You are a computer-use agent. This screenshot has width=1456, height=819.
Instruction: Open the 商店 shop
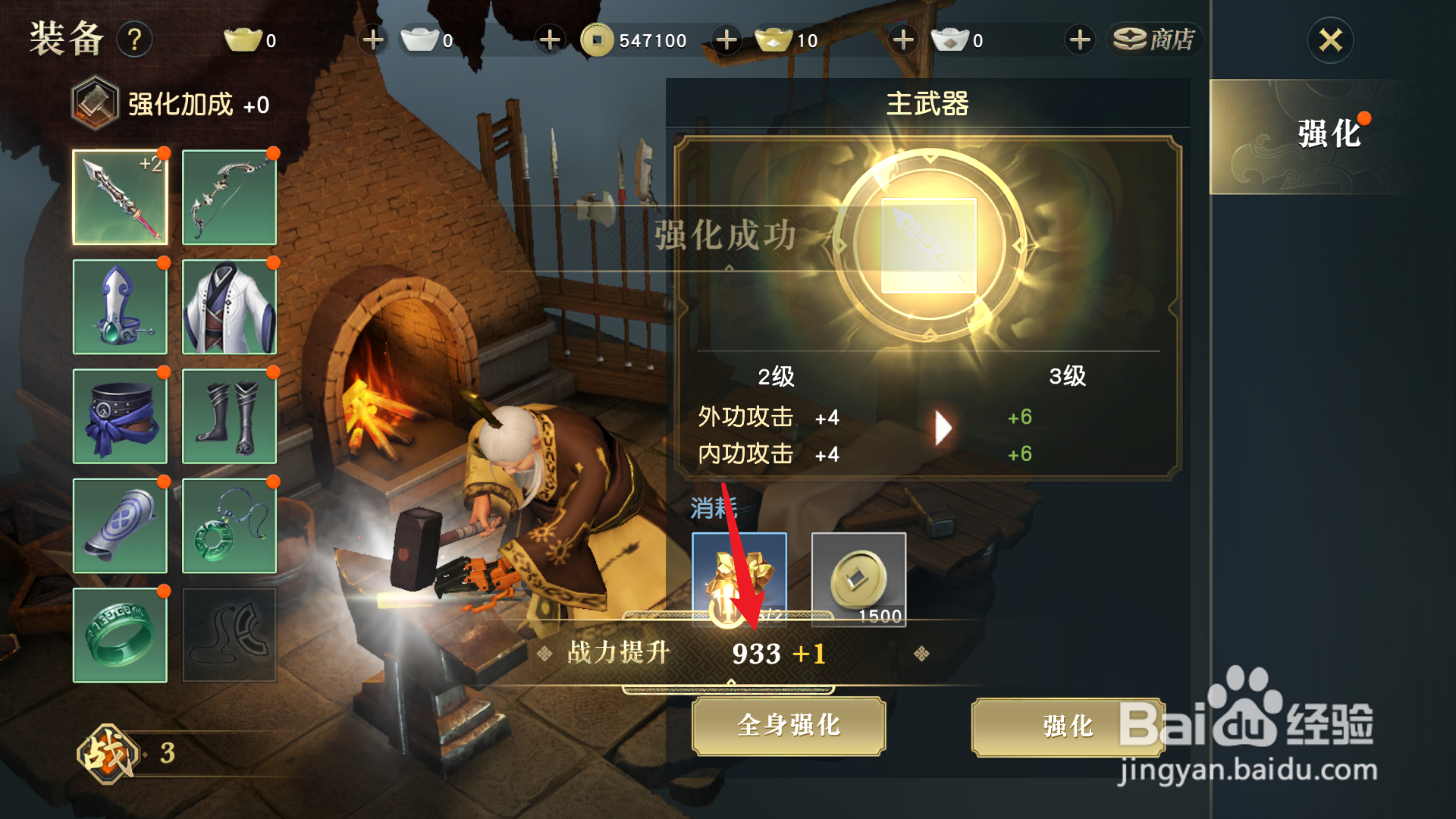coord(1154,39)
